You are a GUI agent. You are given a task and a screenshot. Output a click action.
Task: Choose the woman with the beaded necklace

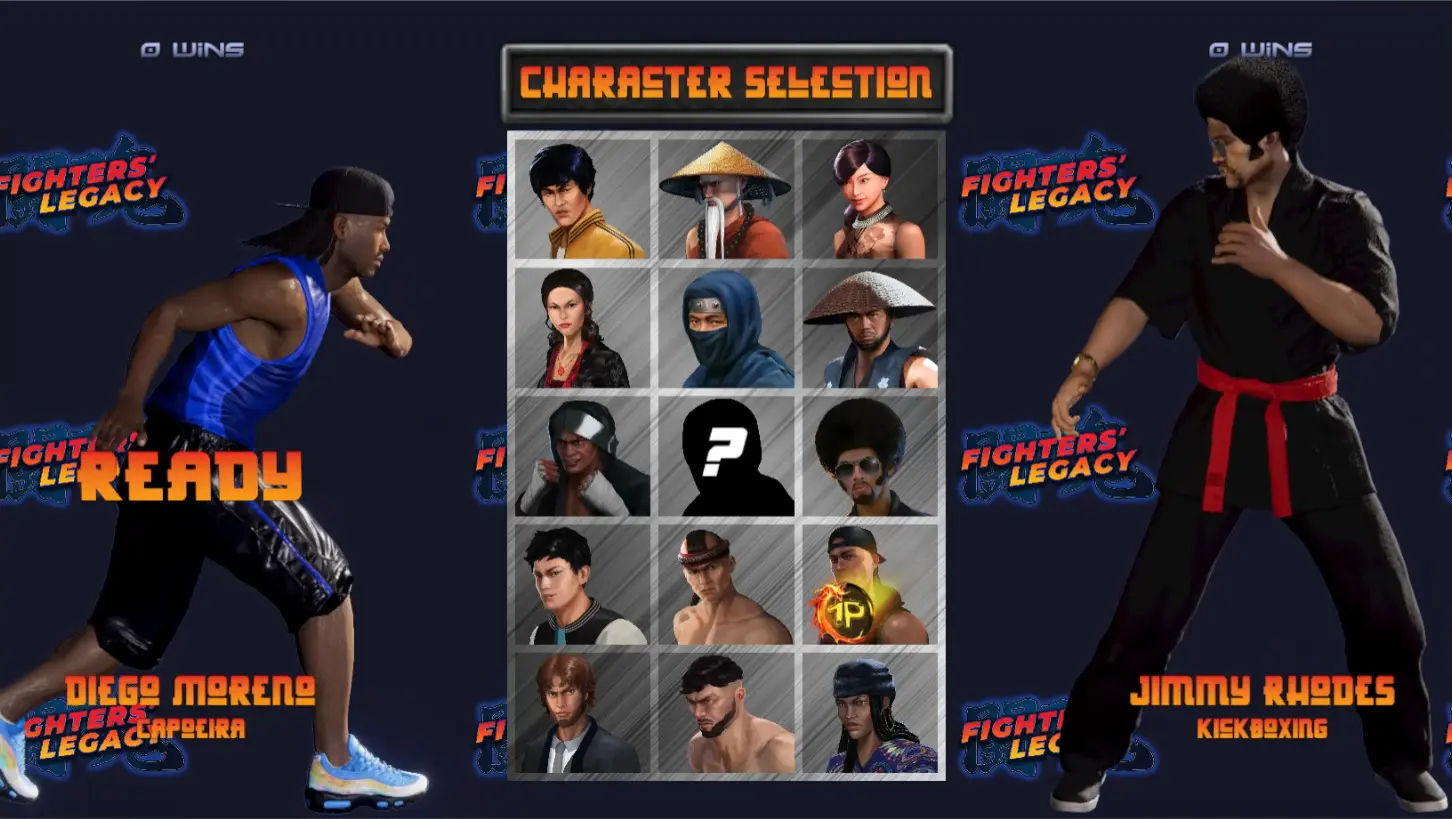(x=869, y=197)
